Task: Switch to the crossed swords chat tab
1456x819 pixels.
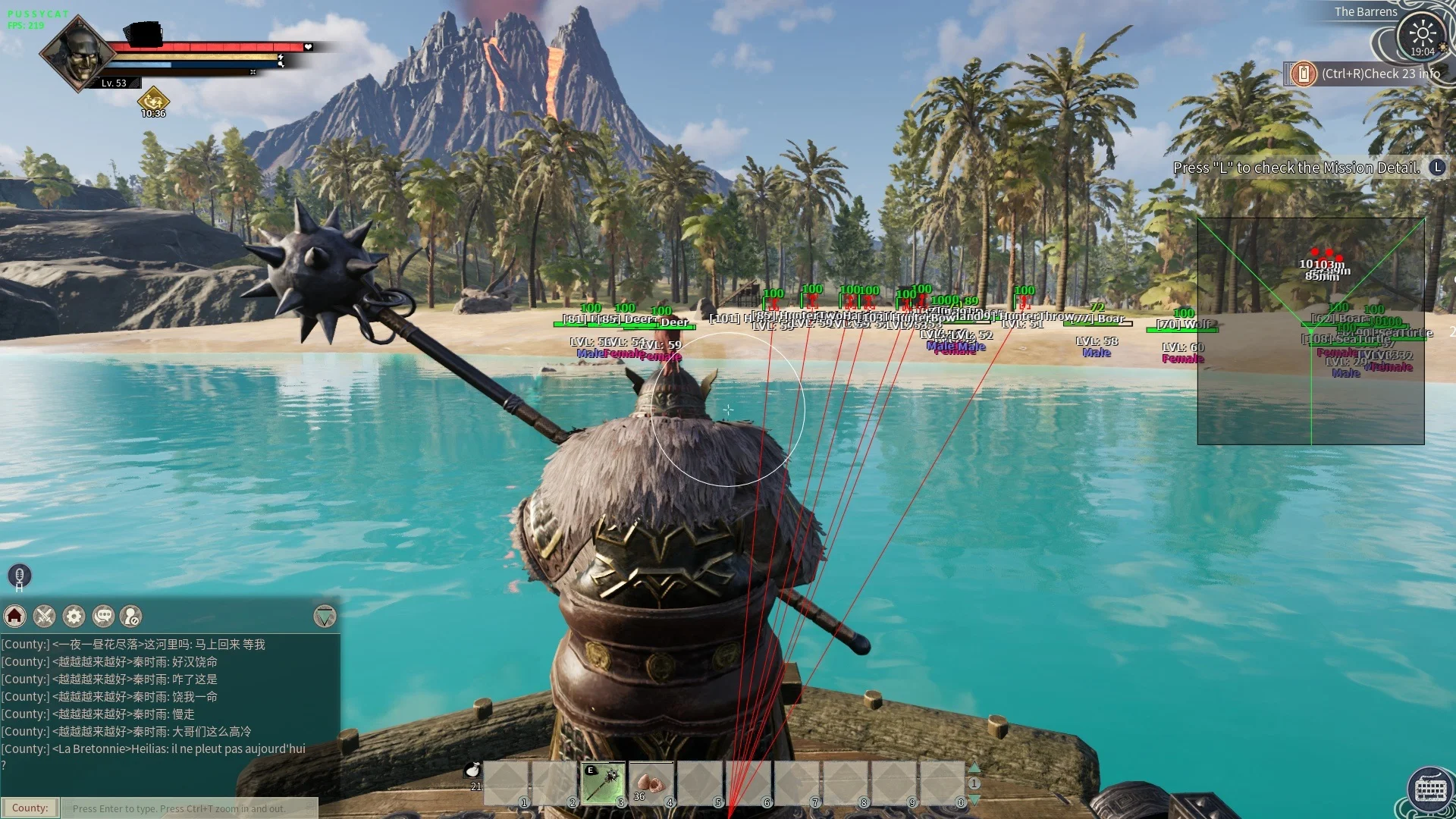Action: click(45, 616)
